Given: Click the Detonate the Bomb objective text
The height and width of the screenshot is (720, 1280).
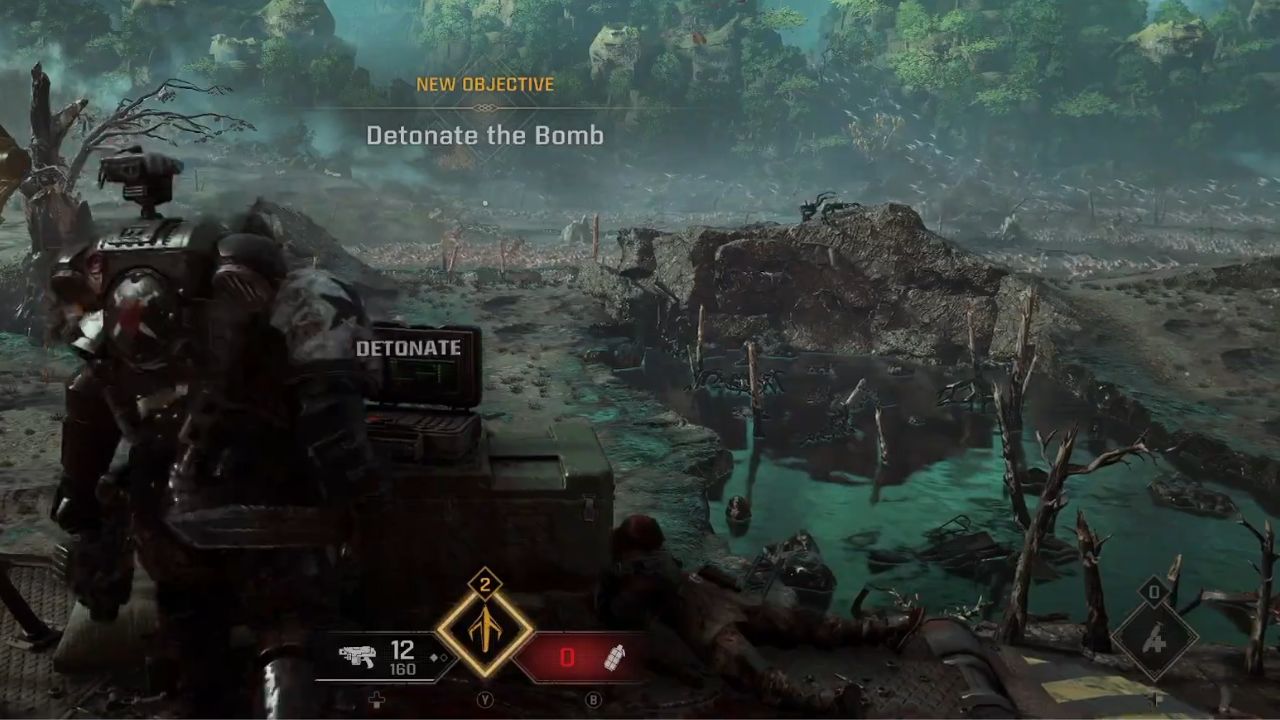Looking at the screenshot, I should click(486, 136).
